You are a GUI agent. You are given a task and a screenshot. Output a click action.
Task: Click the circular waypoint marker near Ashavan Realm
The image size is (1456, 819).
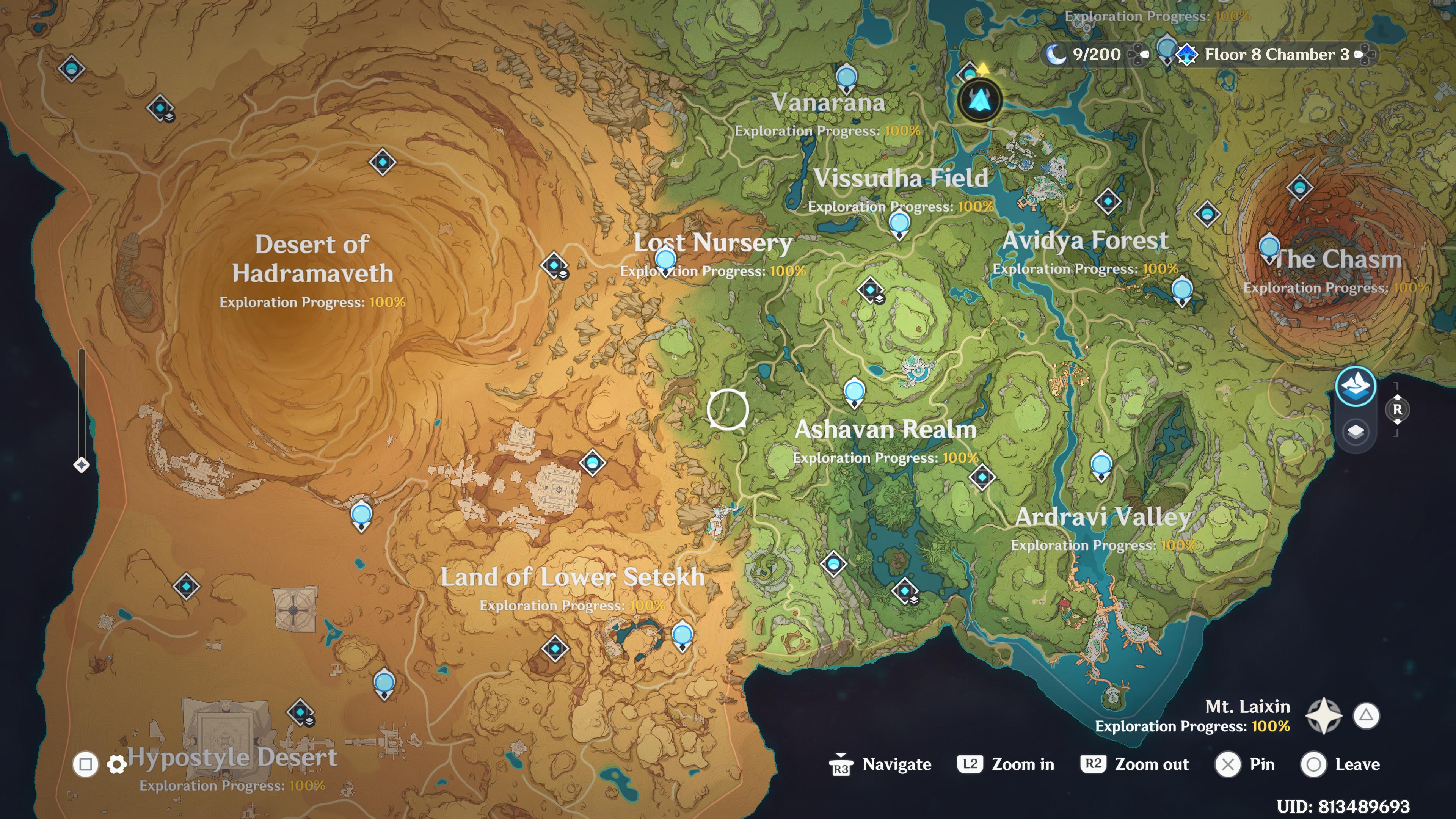point(728,409)
